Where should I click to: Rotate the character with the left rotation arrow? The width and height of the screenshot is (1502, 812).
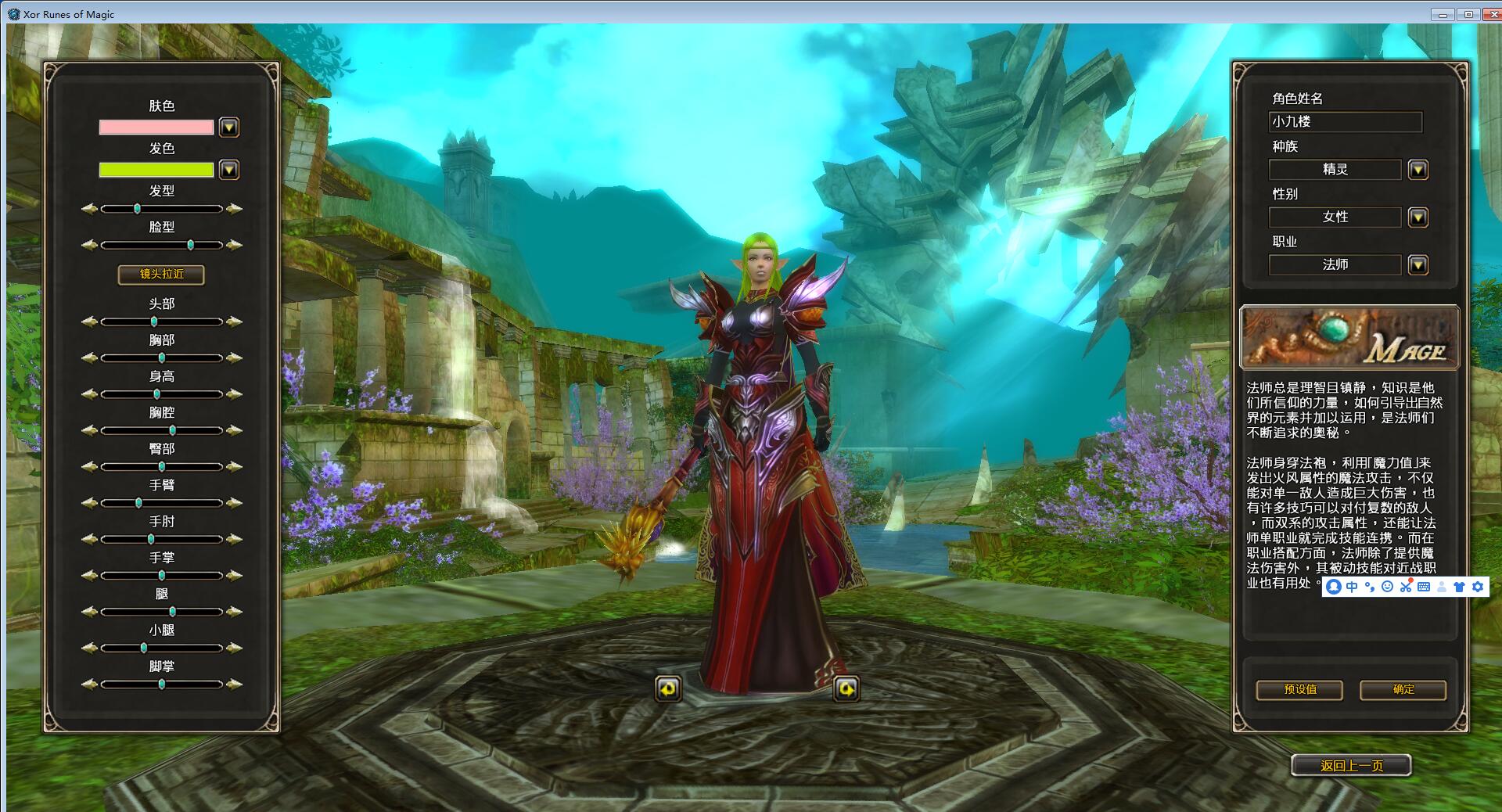click(x=667, y=688)
